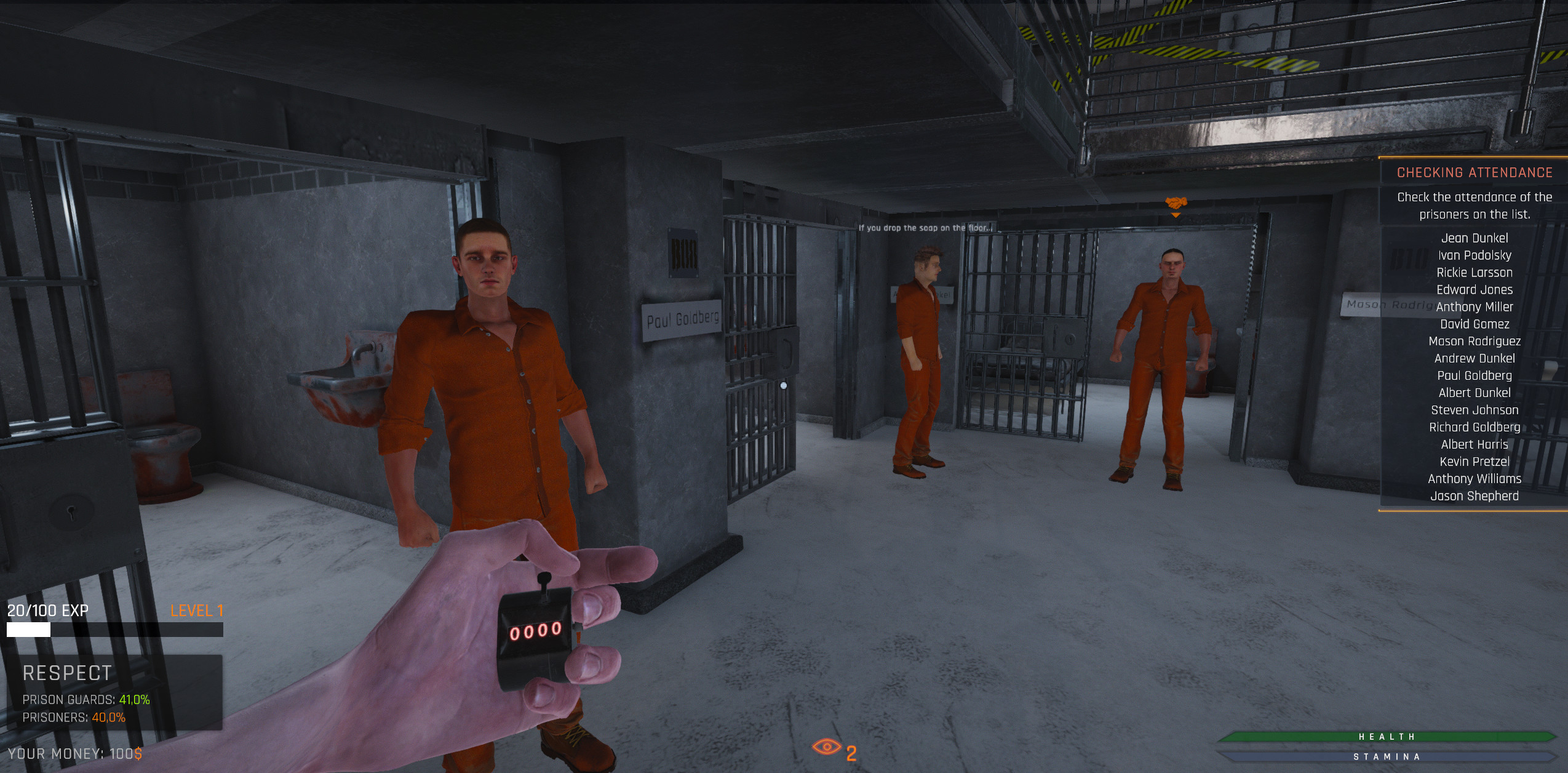Screen dimensions: 1568x773
Task: Pick Jean Dunkel in the attendance list
Action: (1474, 238)
